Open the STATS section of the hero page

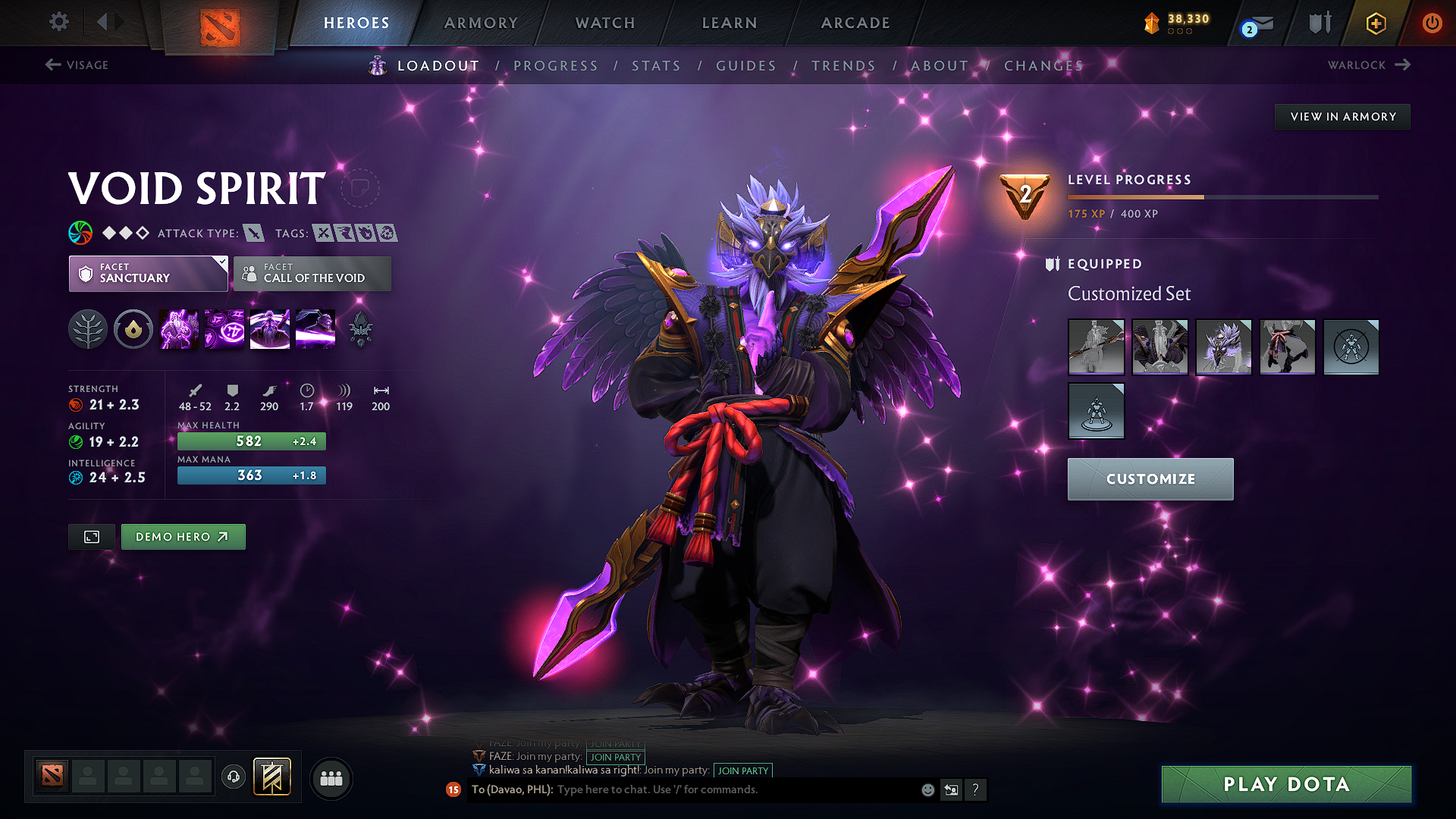click(x=657, y=66)
